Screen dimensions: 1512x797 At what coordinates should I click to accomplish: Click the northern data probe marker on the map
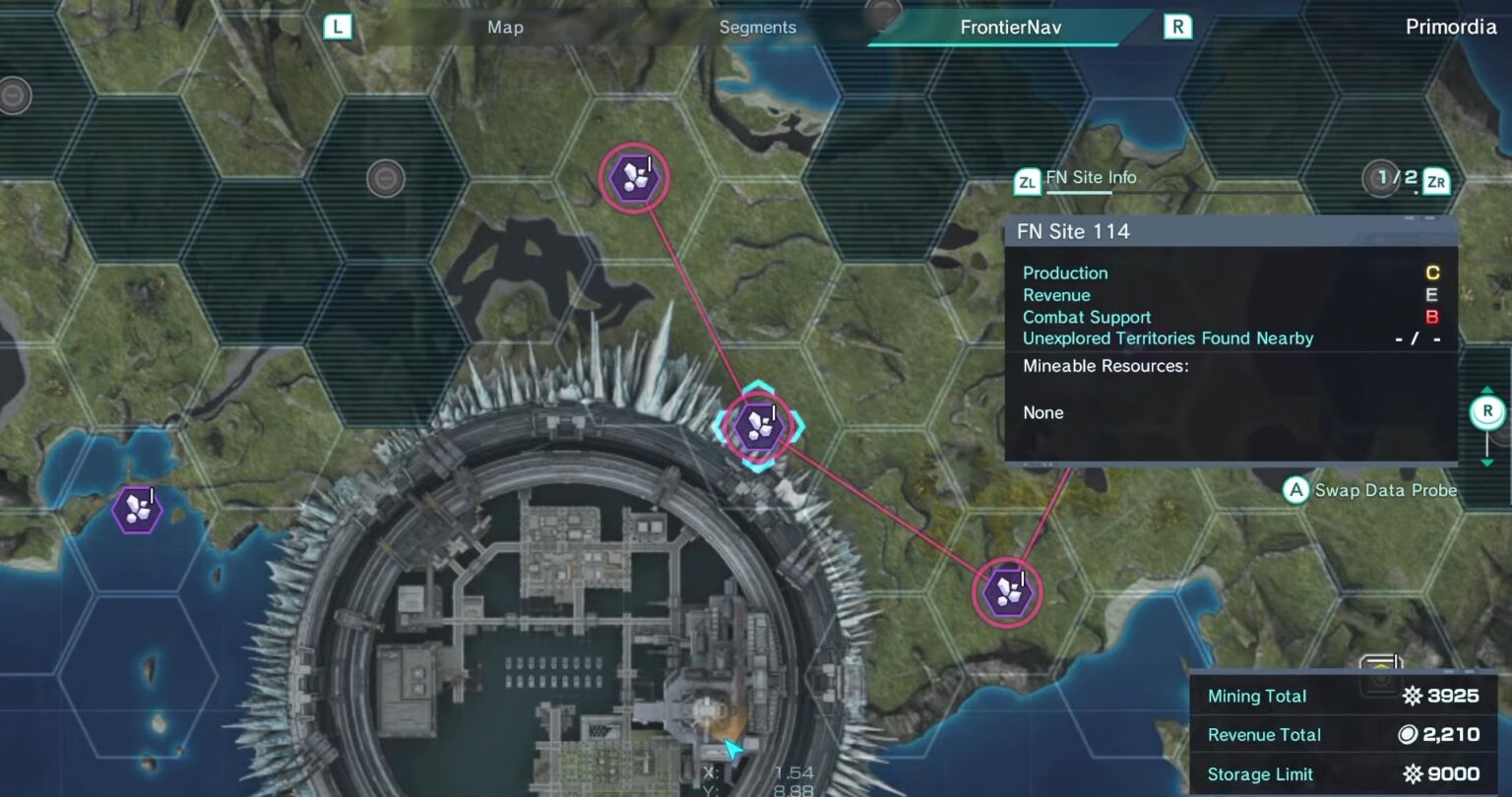click(634, 177)
